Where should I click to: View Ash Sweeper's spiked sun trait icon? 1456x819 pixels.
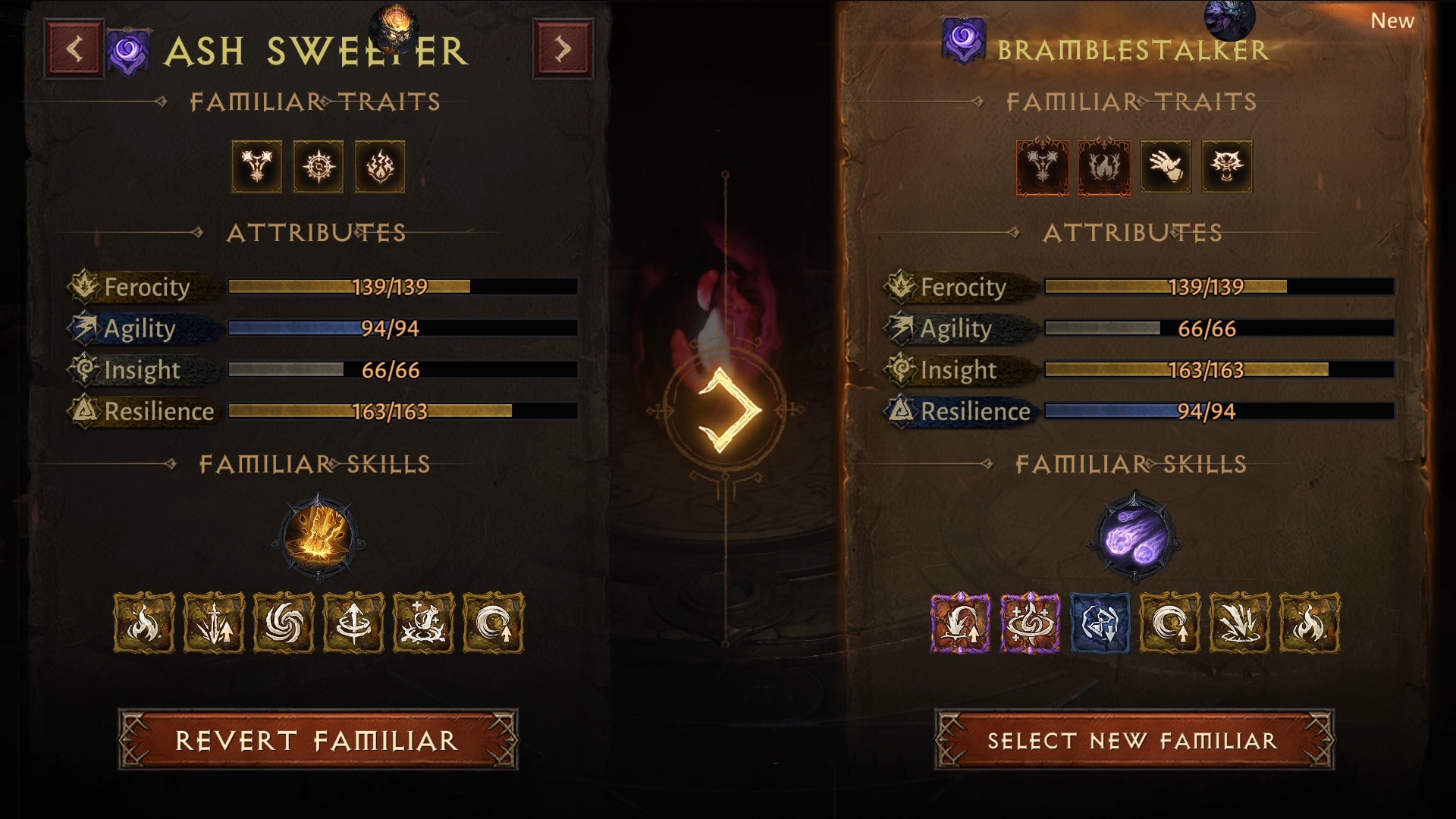click(x=318, y=167)
